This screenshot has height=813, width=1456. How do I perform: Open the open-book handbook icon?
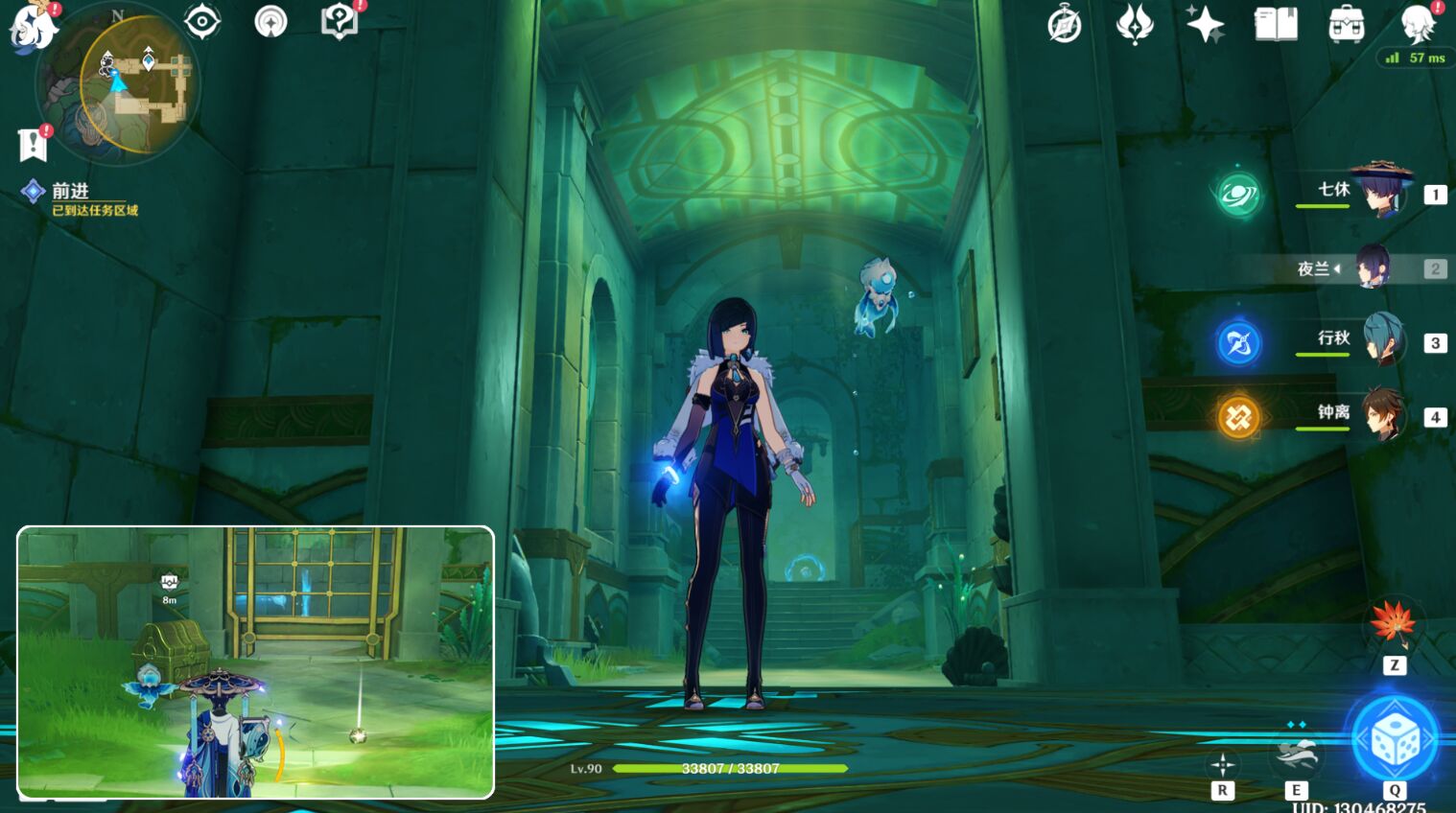[x=1276, y=24]
